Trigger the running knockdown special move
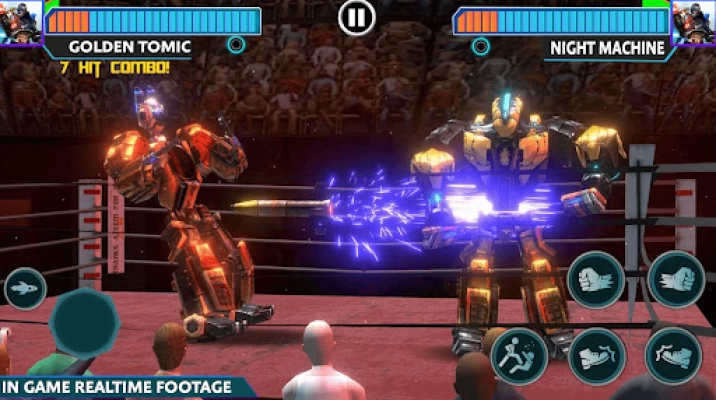716x400 pixels. (519, 356)
